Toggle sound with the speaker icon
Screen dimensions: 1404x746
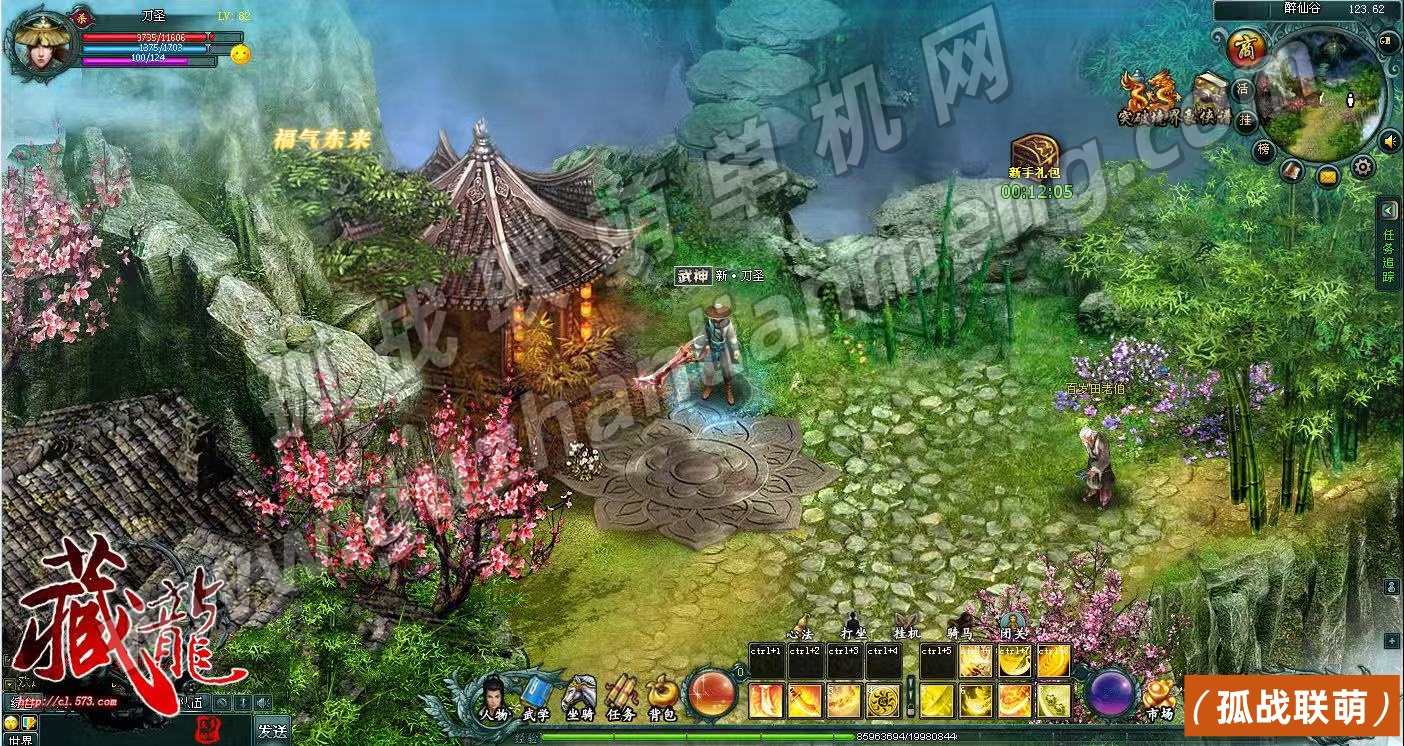pyautogui.click(x=1389, y=141)
